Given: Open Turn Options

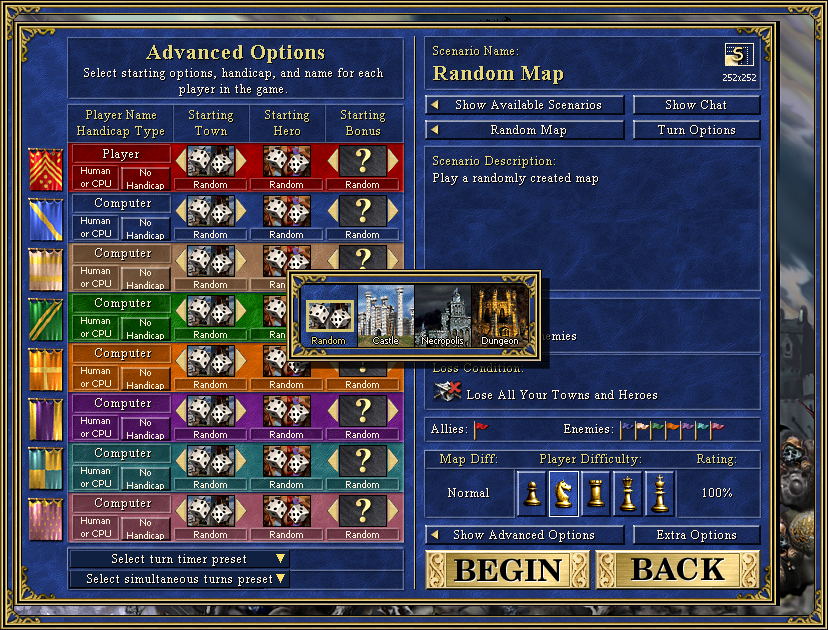Looking at the screenshot, I should click(x=696, y=130).
